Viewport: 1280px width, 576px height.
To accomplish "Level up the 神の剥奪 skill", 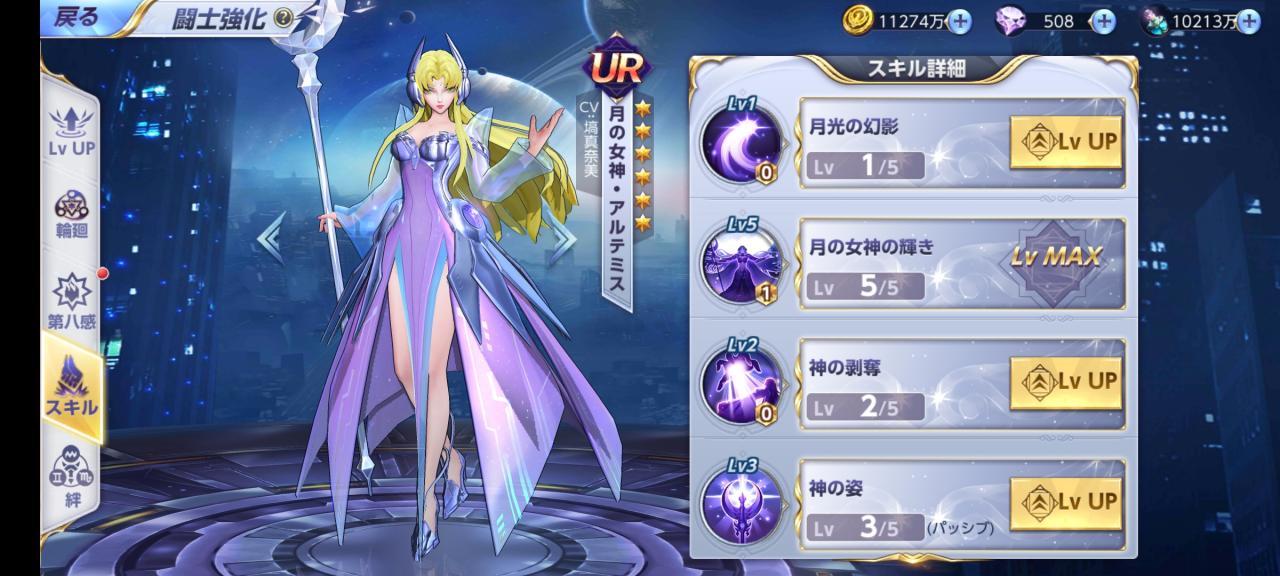I will [x=1065, y=382].
